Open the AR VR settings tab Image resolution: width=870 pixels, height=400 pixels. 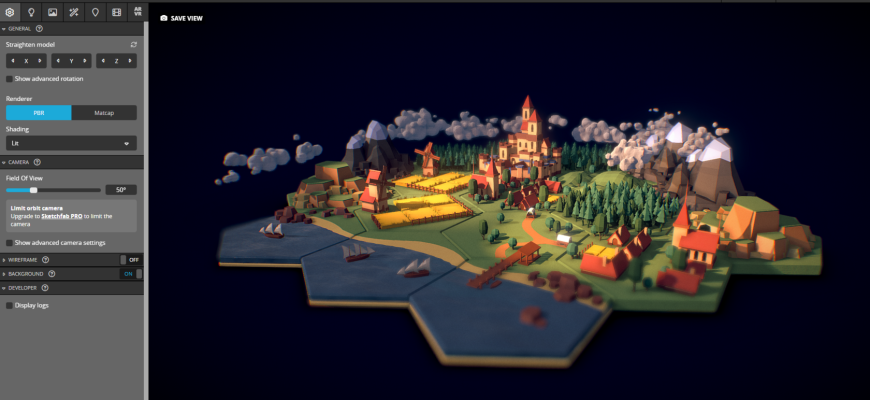[x=137, y=12]
